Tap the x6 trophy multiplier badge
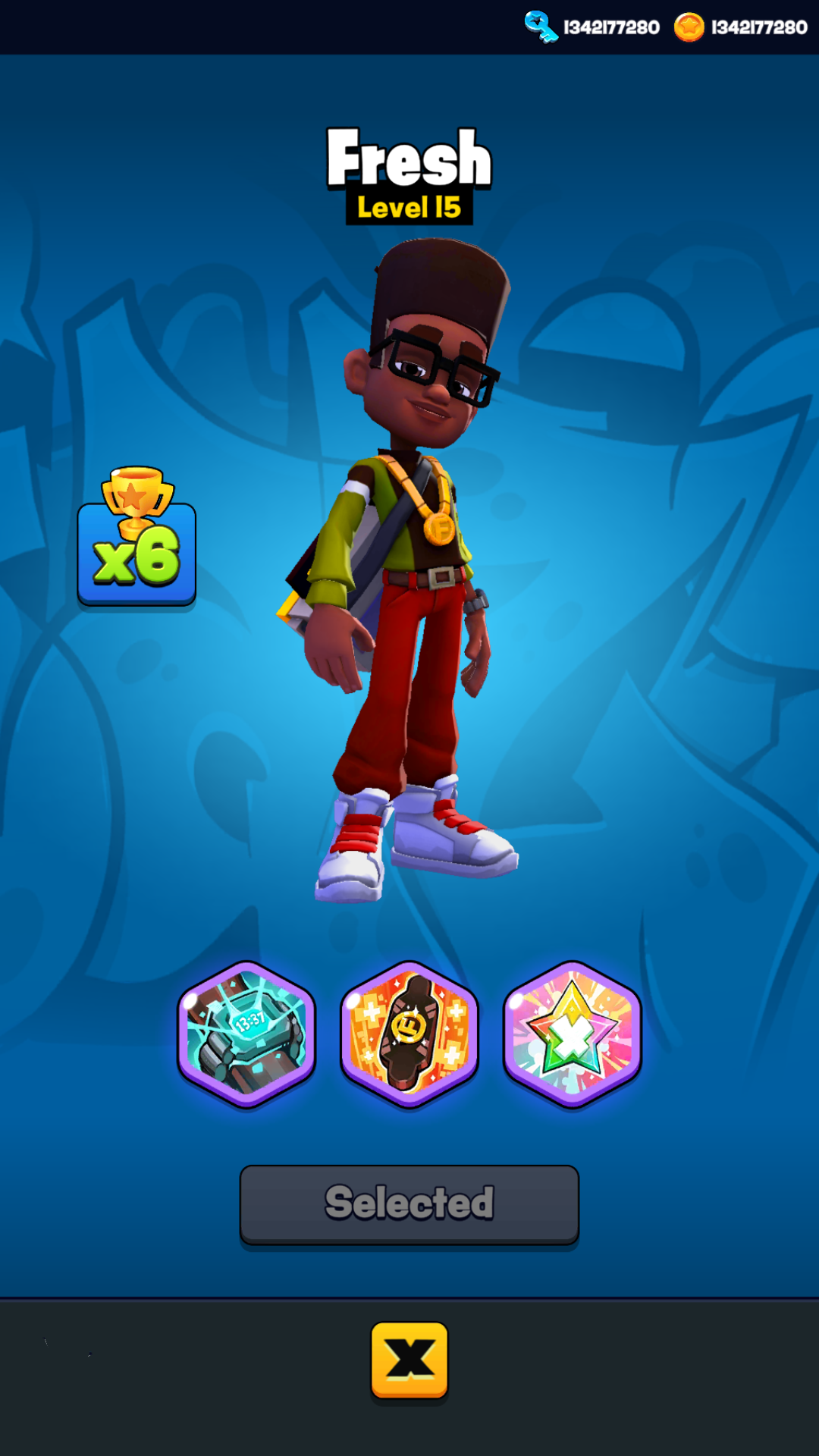 tap(136, 540)
